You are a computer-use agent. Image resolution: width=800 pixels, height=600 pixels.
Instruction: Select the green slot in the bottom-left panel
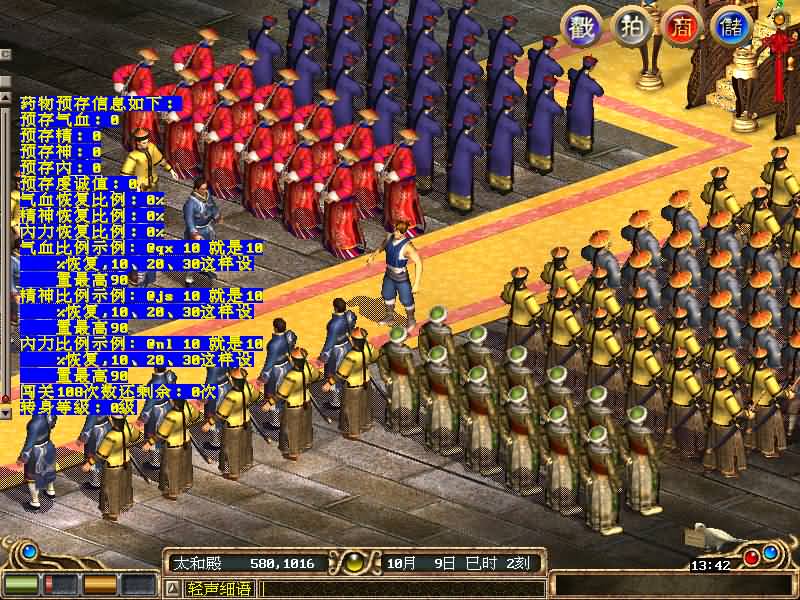point(22,583)
